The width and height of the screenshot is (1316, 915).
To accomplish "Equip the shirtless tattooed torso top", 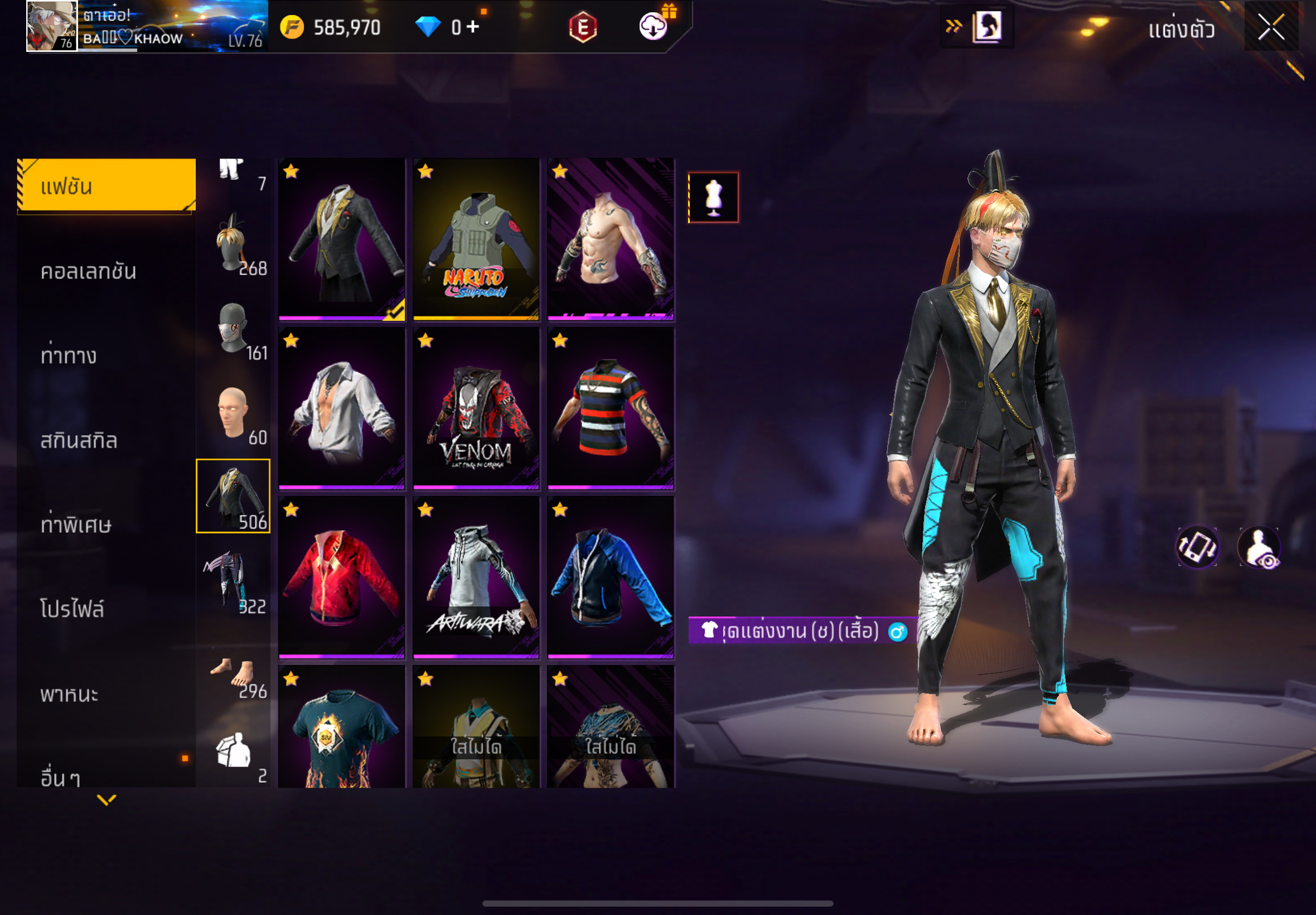I will coord(610,239).
